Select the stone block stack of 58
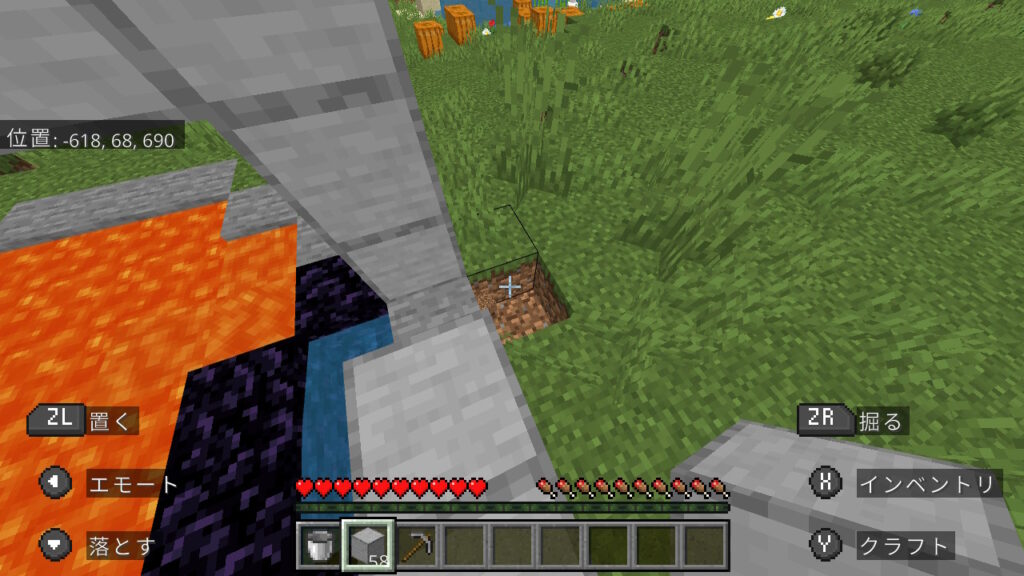The image size is (1024, 576). [x=368, y=546]
